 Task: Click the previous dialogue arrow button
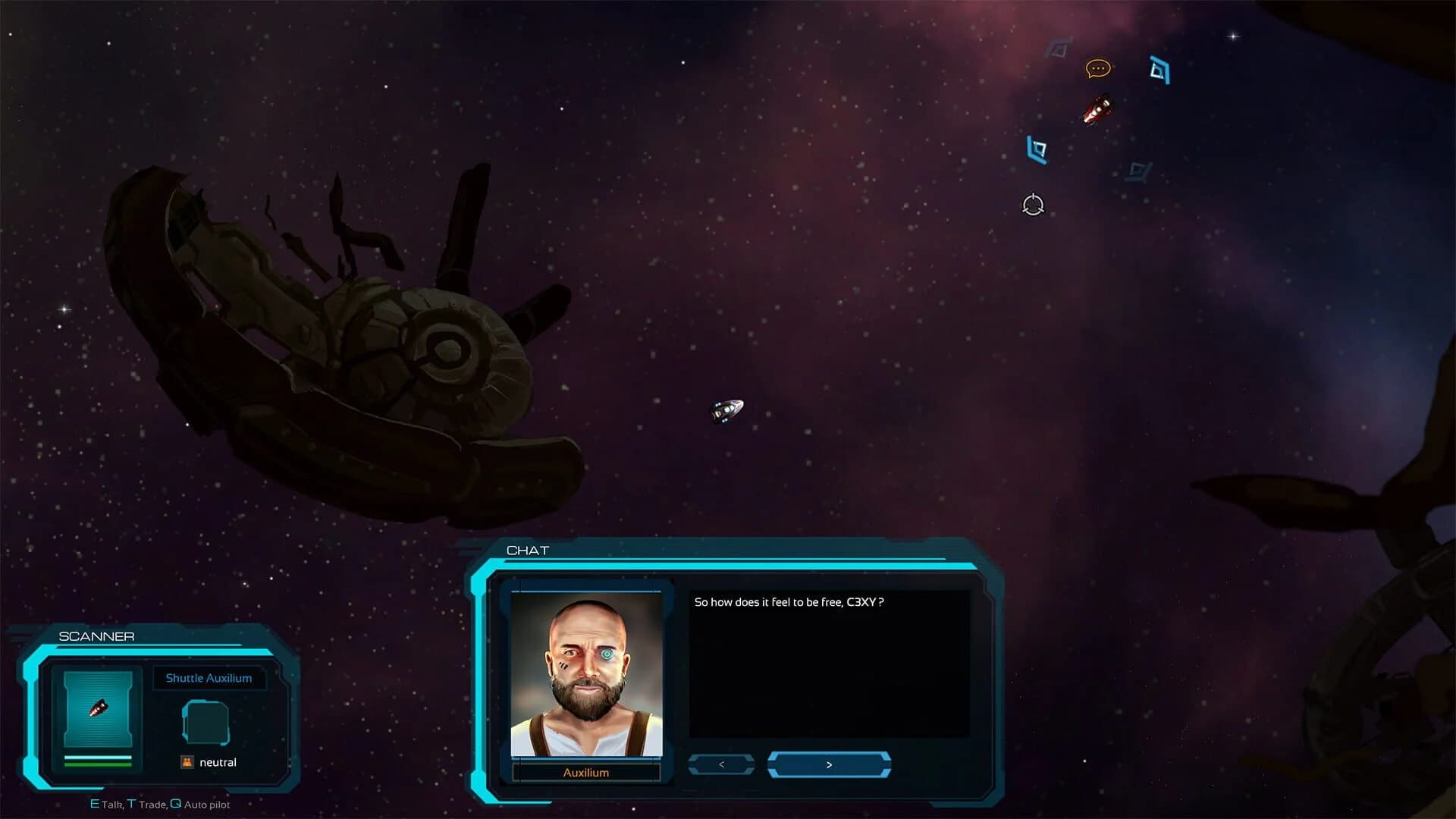pyautogui.click(x=720, y=764)
